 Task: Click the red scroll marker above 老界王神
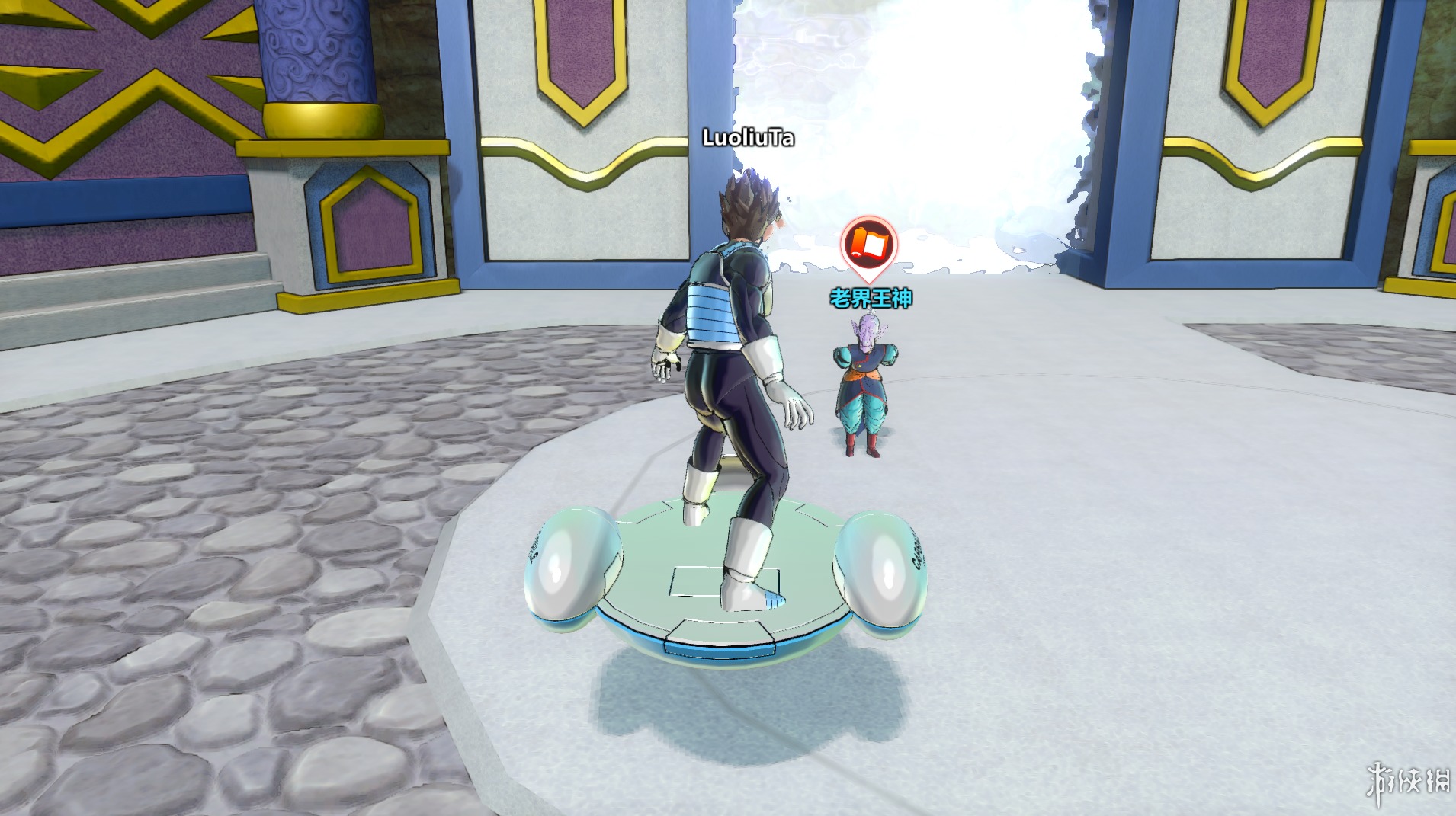coord(868,244)
